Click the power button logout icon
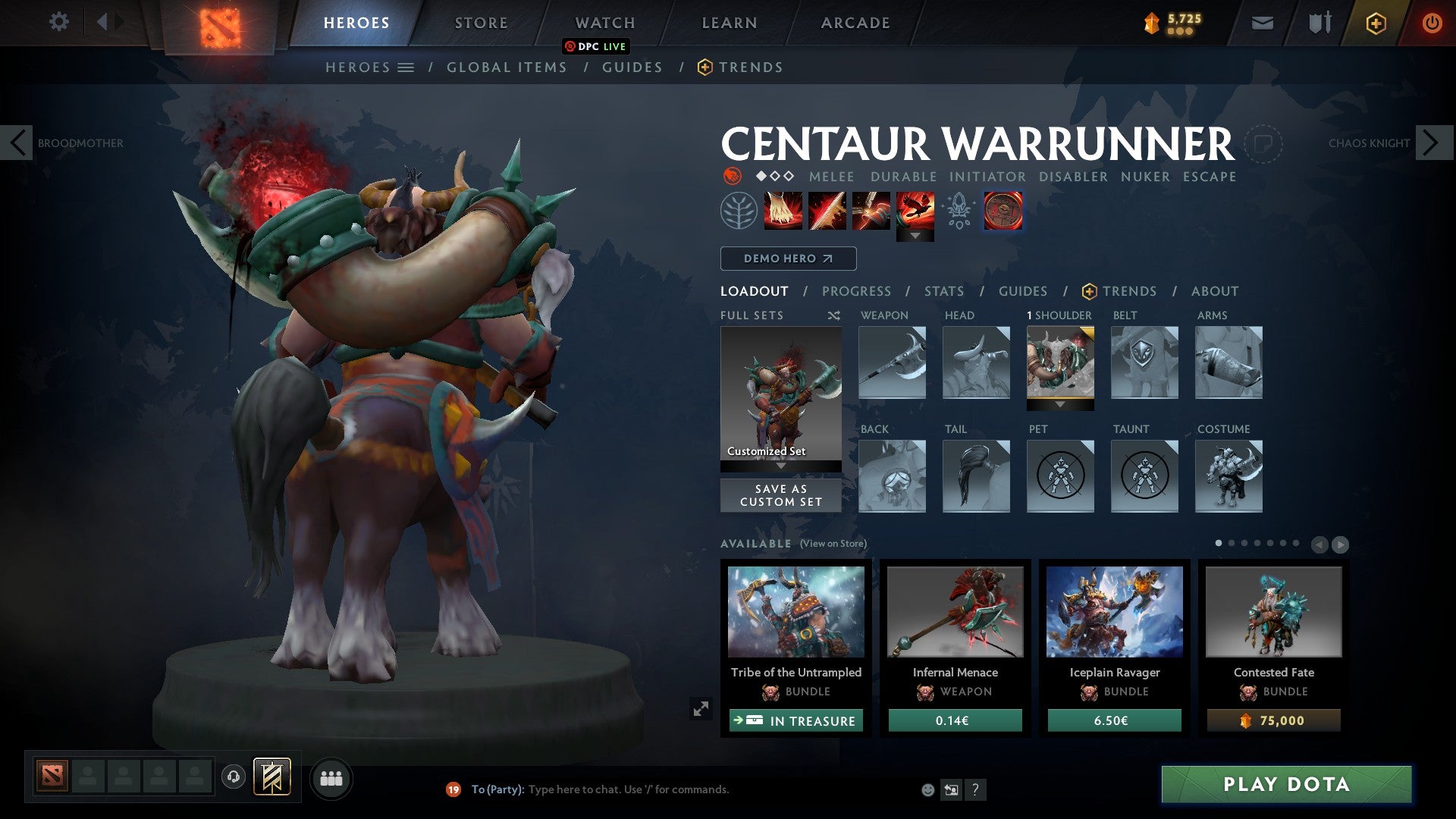Image resolution: width=1456 pixels, height=819 pixels. point(1432,23)
